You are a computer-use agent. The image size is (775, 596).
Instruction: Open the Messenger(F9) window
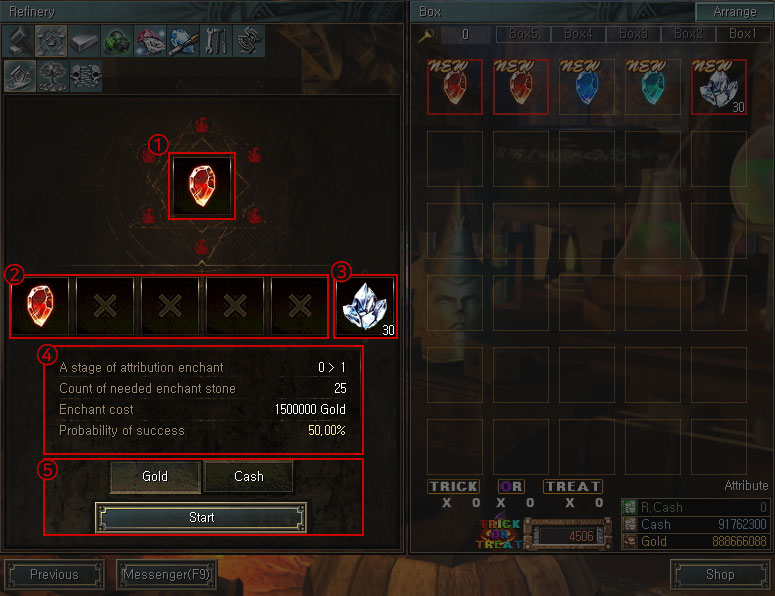pos(166,574)
